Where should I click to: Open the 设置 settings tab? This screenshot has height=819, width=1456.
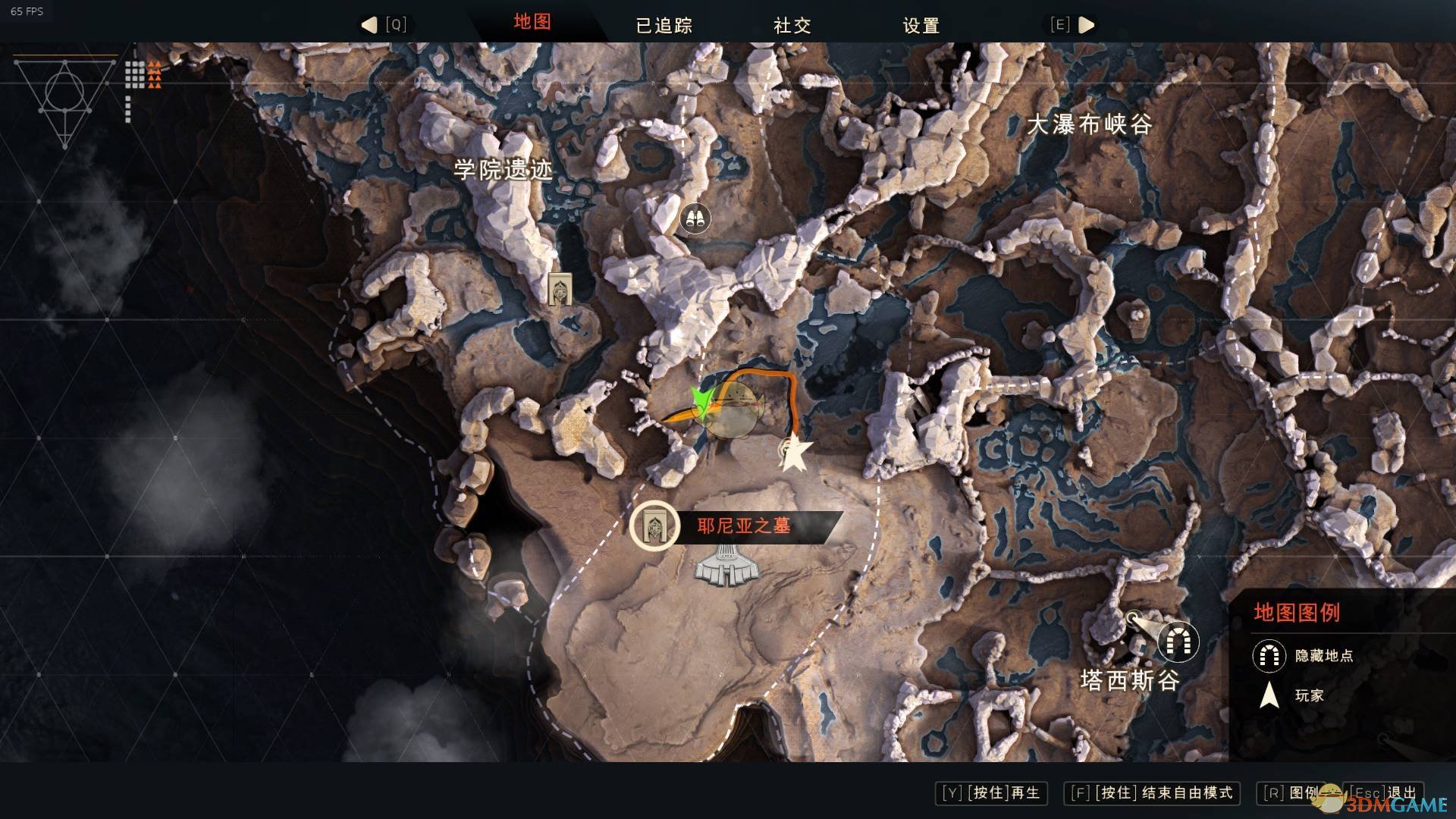921,26
